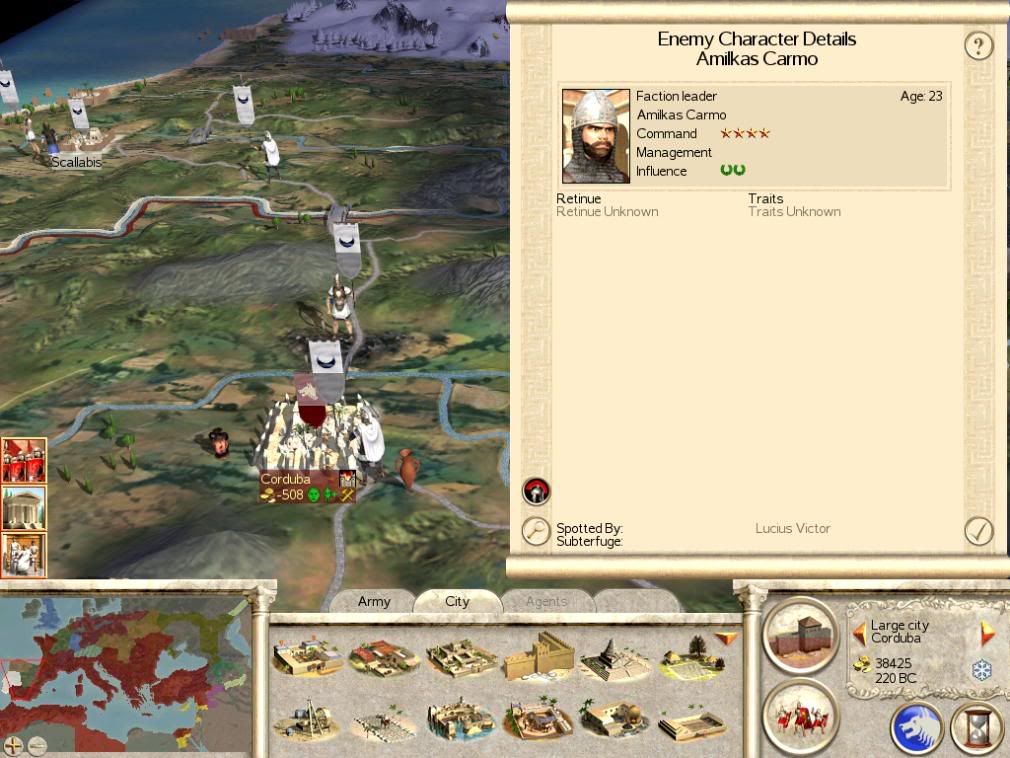Go to the previous settlement with the left arrow
The image size is (1010, 758).
pos(858,633)
